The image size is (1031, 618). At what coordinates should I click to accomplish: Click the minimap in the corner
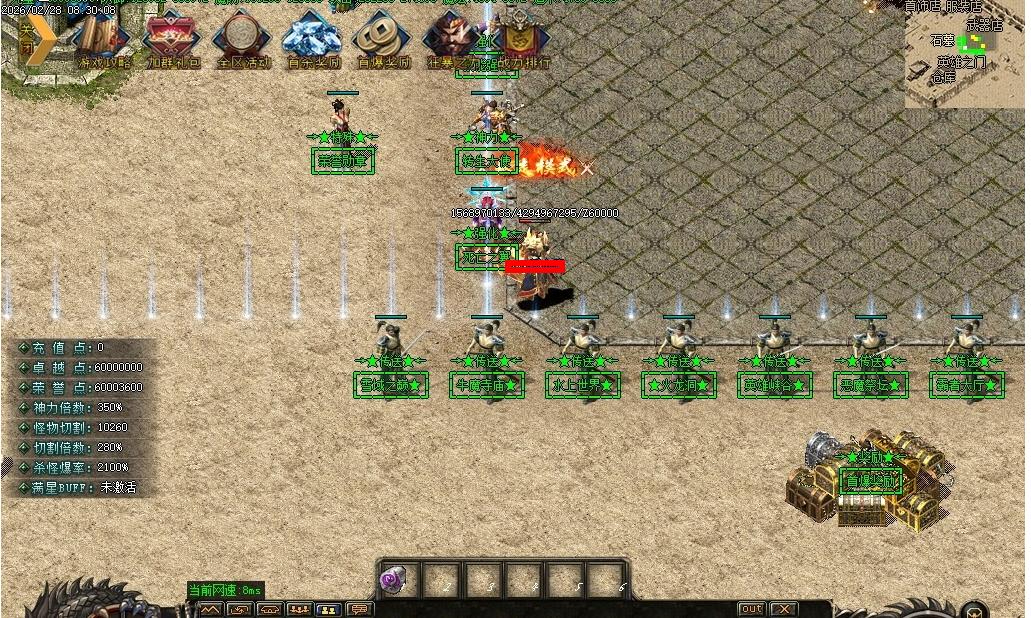click(x=964, y=54)
